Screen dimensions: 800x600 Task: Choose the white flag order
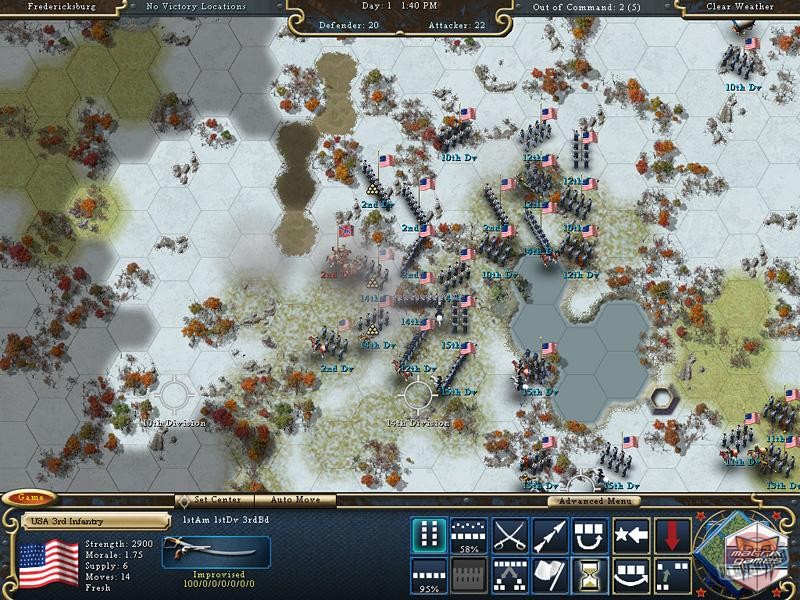point(550,575)
